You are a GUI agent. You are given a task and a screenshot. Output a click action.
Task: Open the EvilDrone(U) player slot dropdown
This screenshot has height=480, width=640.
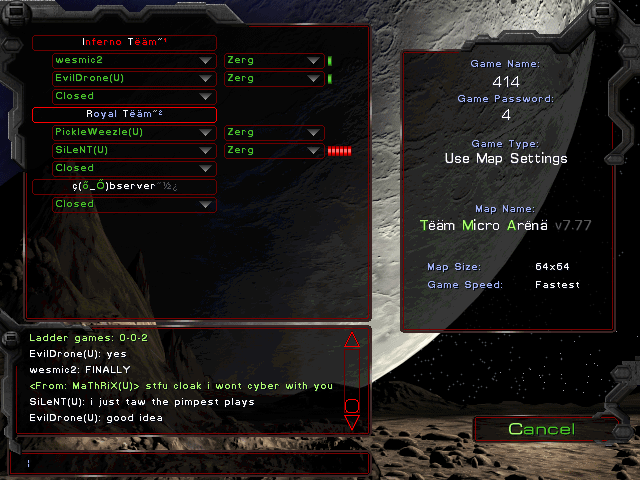tap(134, 78)
